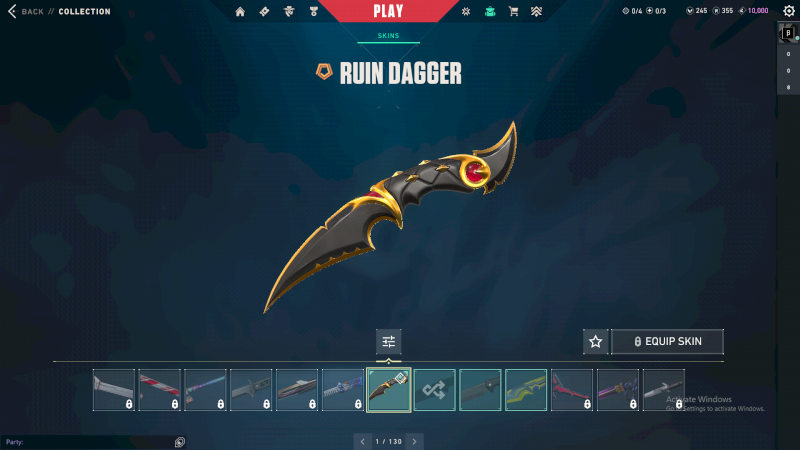The width and height of the screenshot is (800, 450).
Task: Open the rank chevrons icon in top bar
Action: (x=536, y=12)
